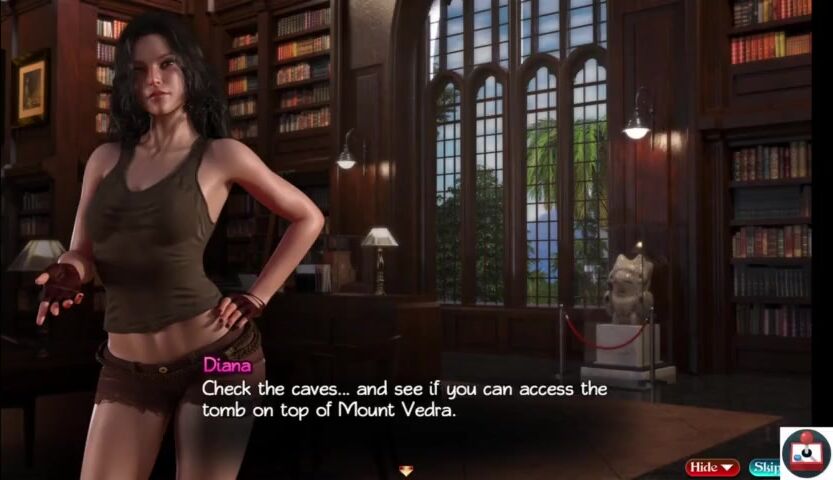Hide the dialogue box with Hide button
The height and width of the screenshot is (480, 833).
point(711,467)
